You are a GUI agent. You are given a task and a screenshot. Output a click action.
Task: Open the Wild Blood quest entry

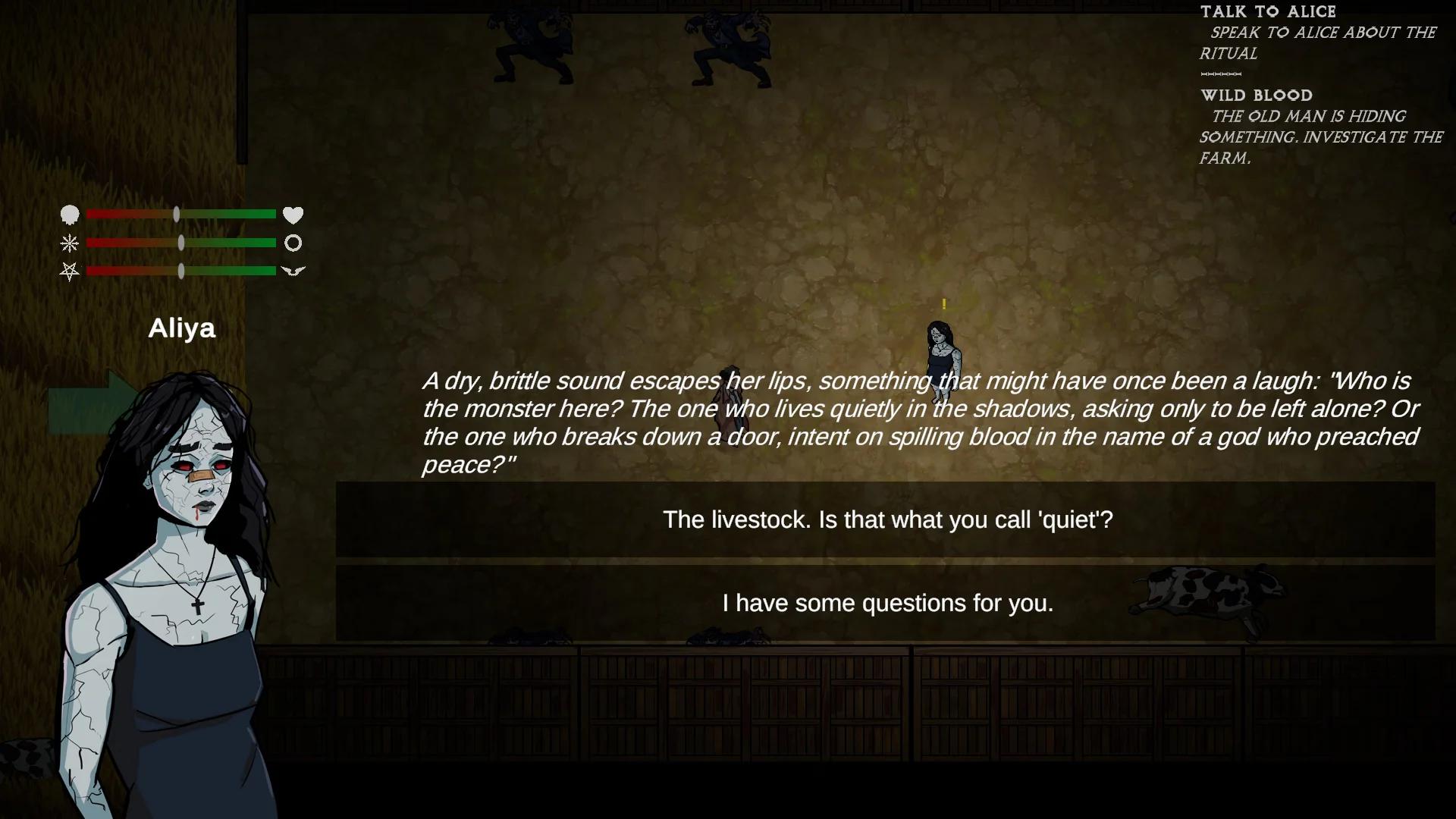pyautogui.click(x=1256, y=96)
